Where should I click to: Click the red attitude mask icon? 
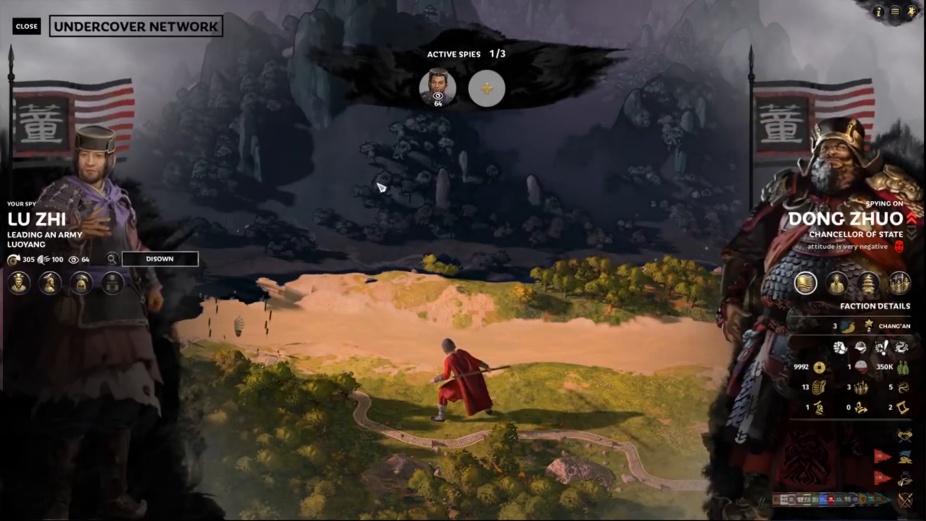(x=898, y=246)
